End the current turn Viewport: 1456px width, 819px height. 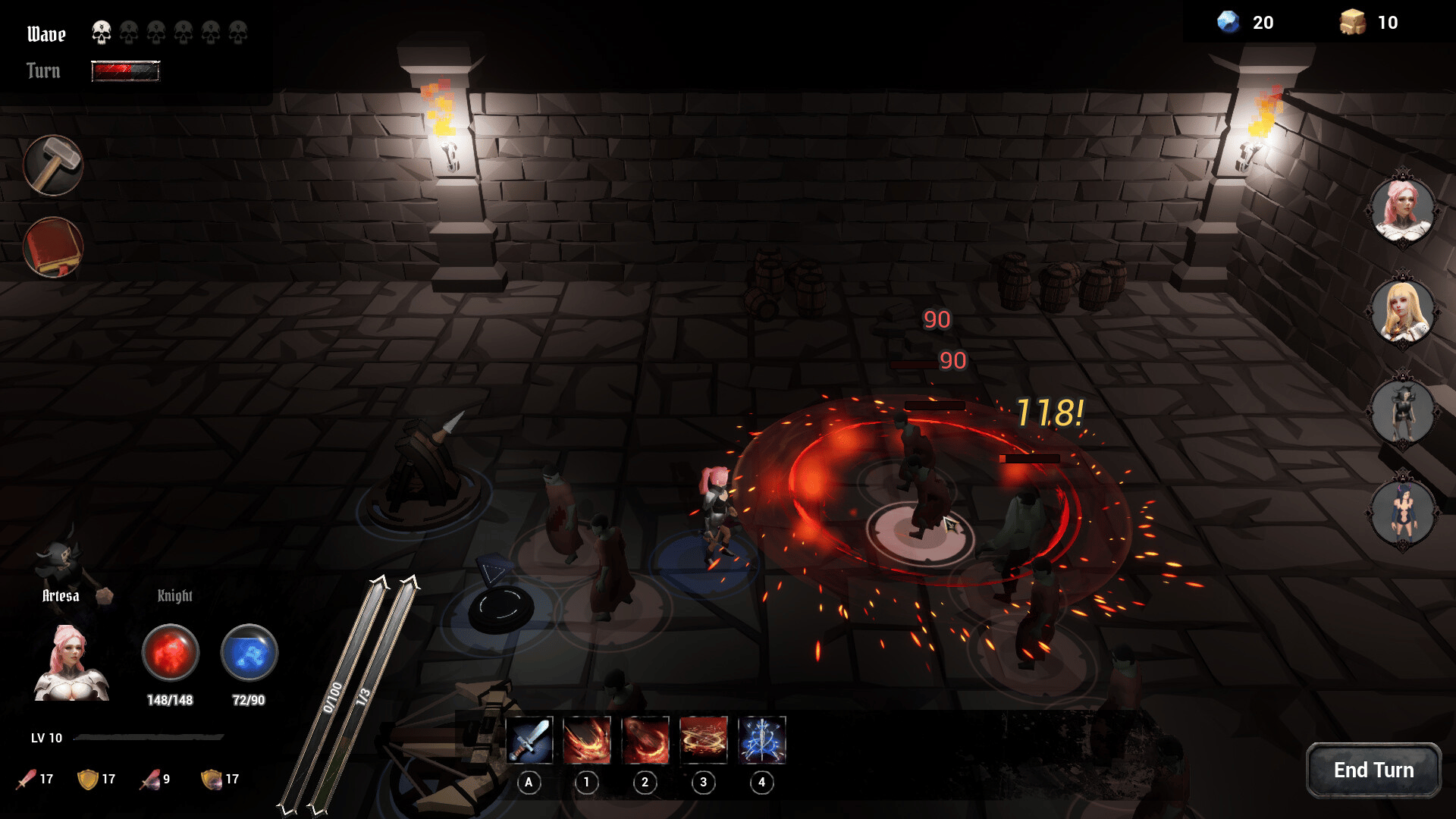pyautogui.click(x=1373, y=770)
